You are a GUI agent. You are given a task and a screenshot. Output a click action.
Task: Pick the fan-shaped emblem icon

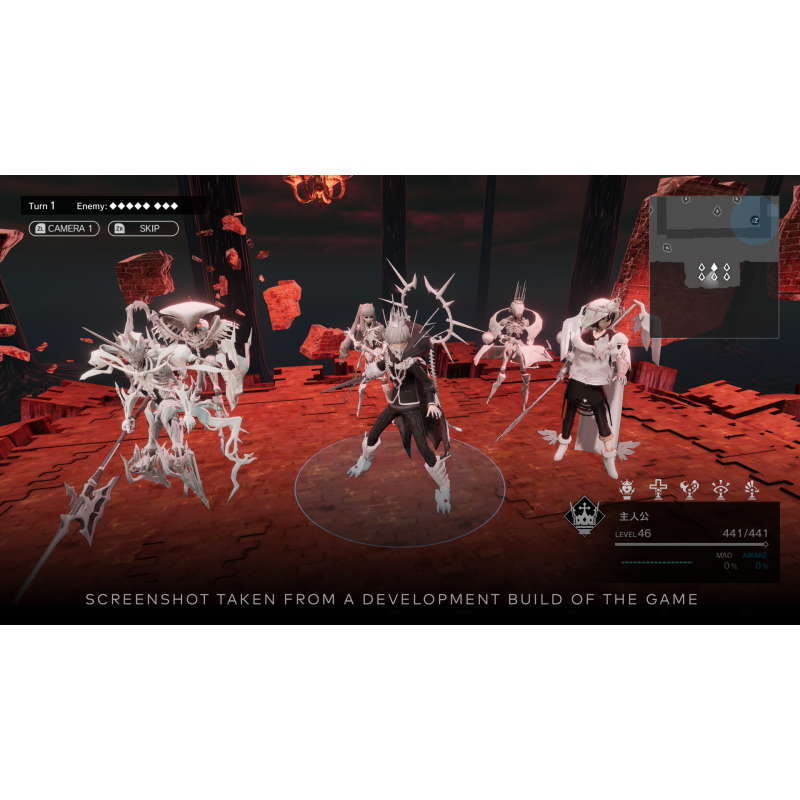coord(751,489)
